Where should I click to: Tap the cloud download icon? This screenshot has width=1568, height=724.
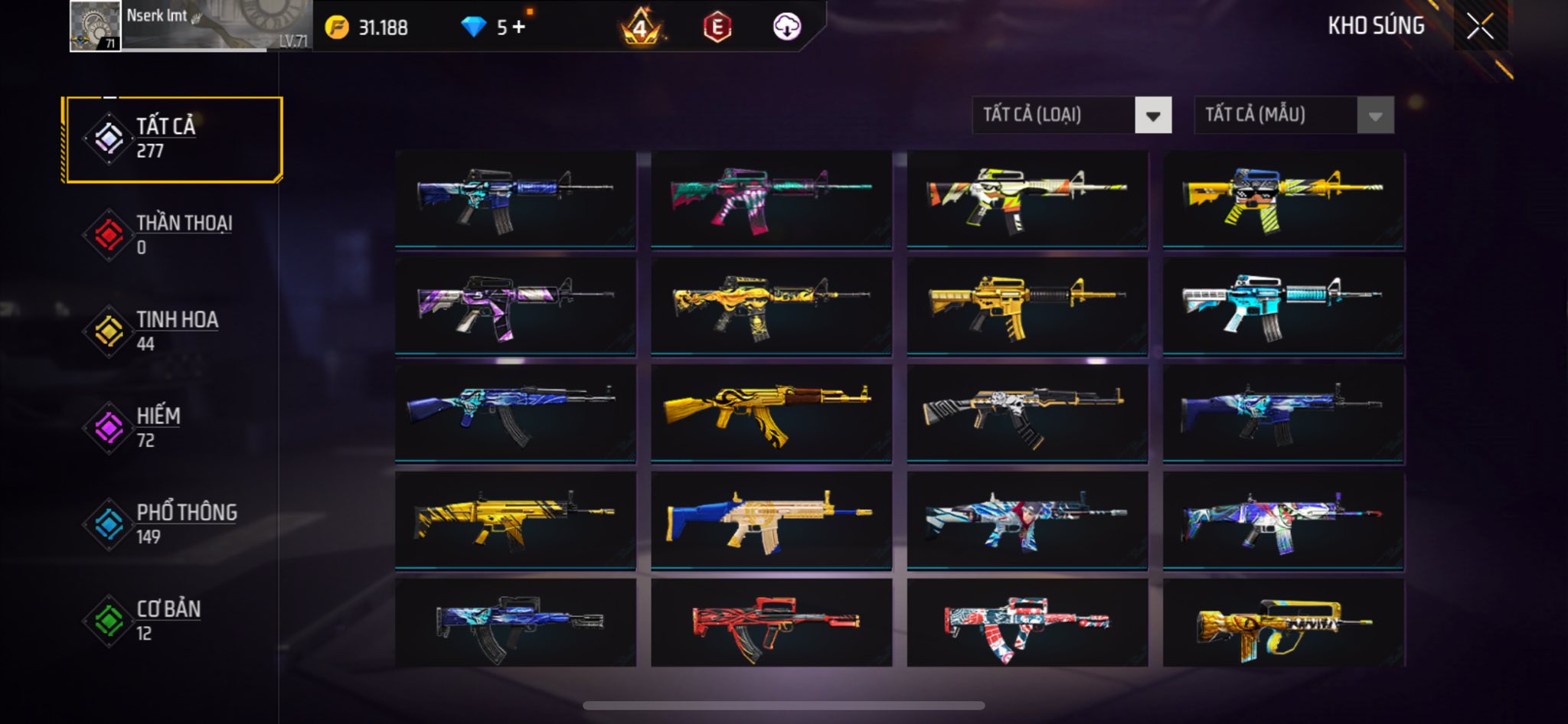786,28
